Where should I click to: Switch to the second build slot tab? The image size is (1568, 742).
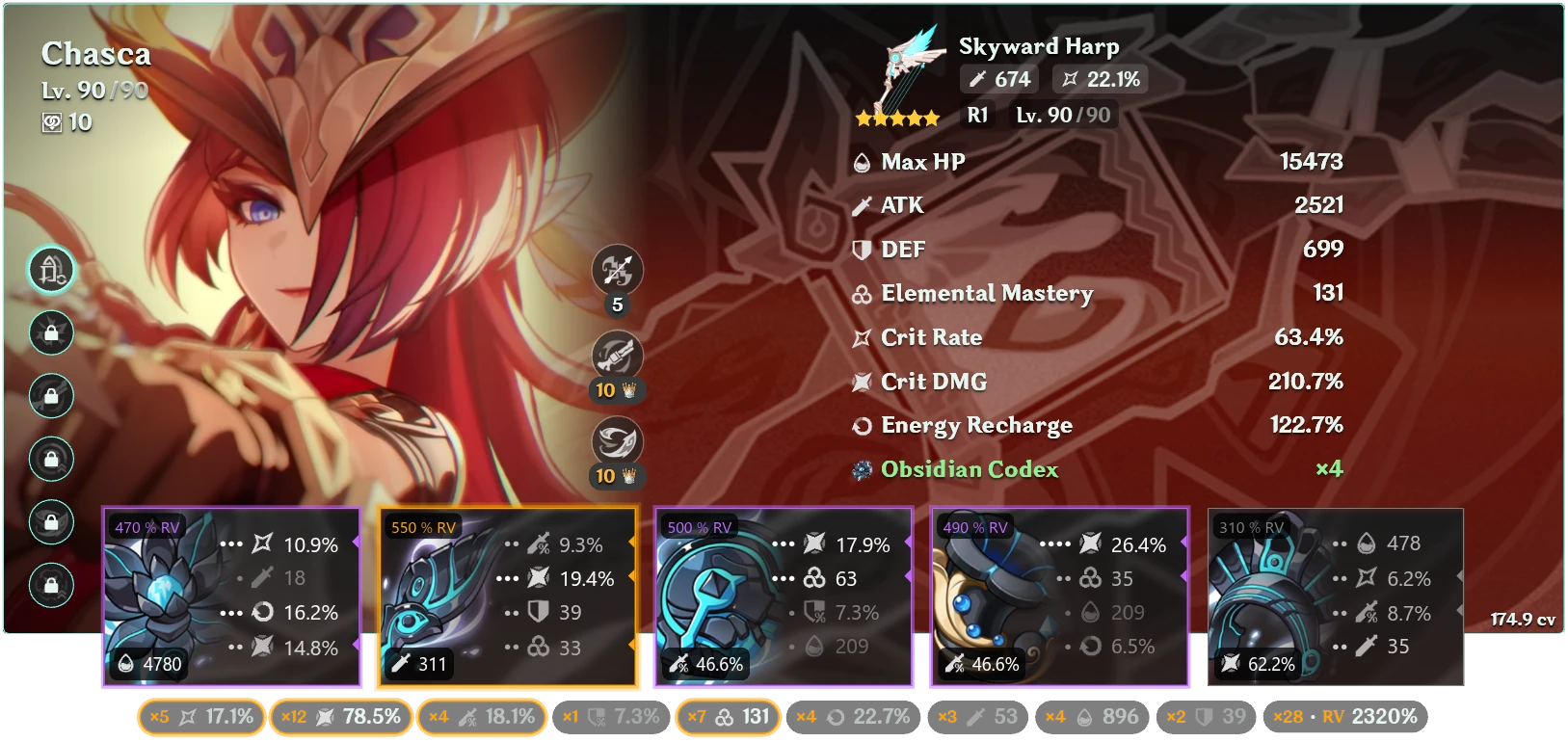pyautogui.click(x=52, y=332)
